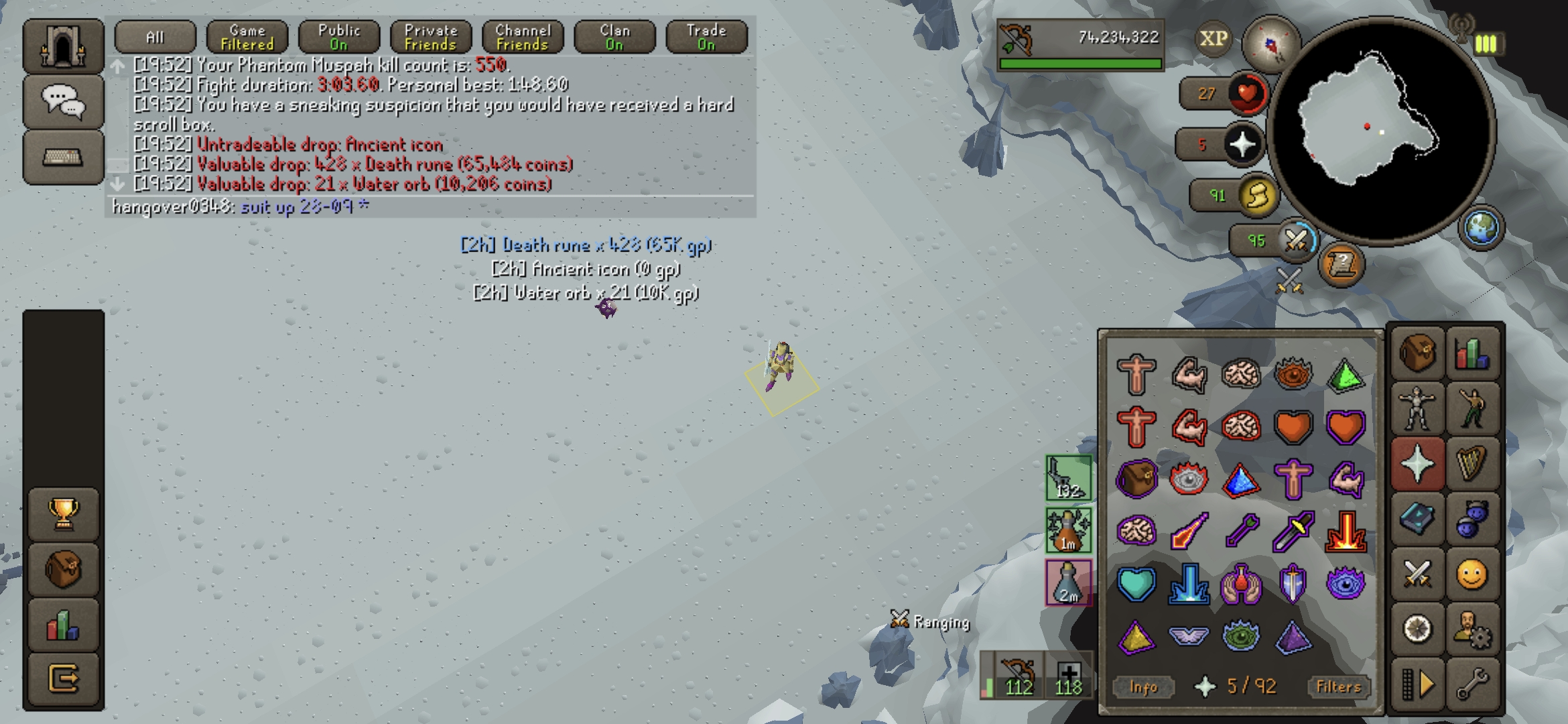
Task: Show the Private Friends chat tab
Action: tap(431, 37)
